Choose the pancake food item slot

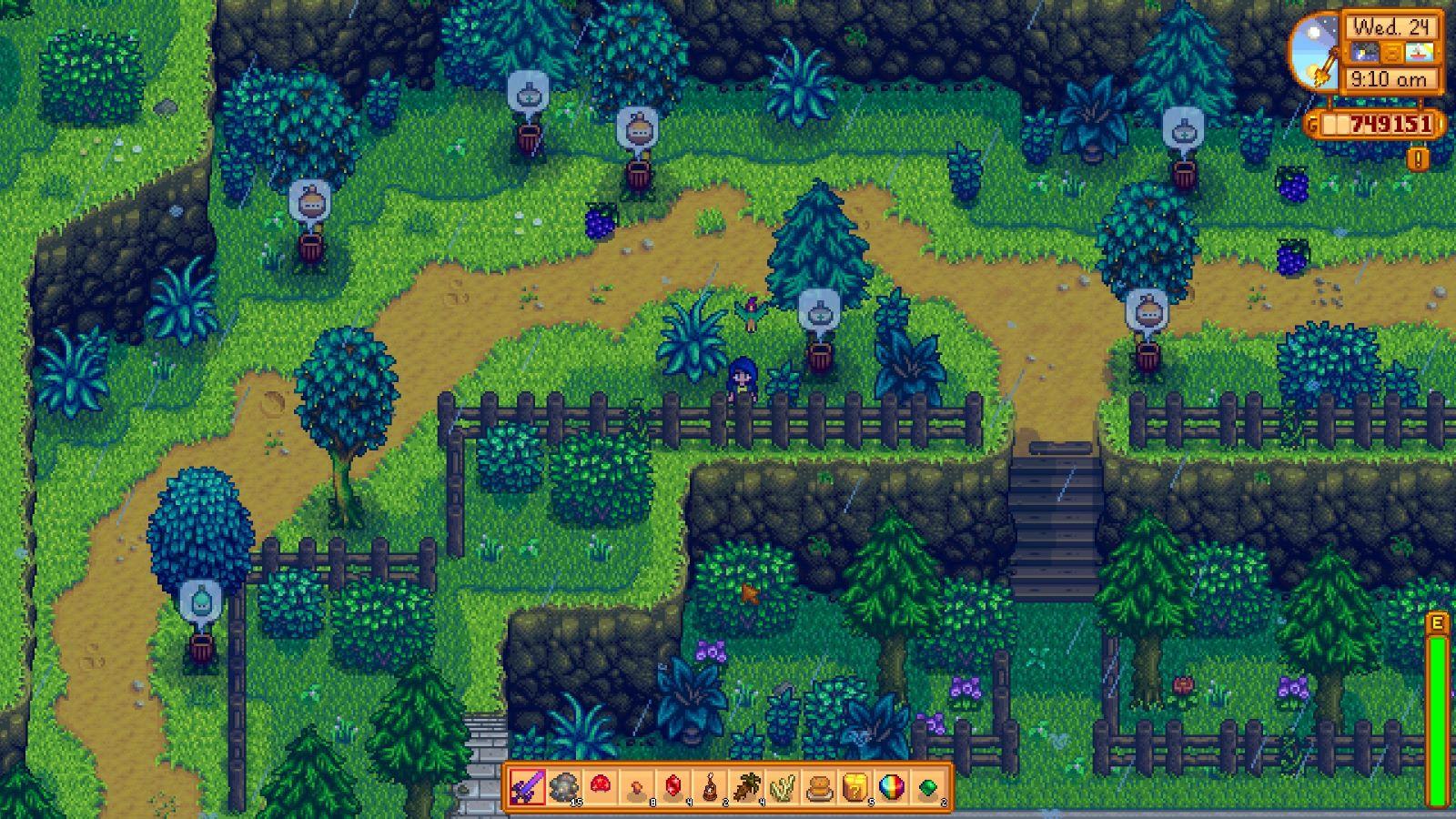818,787
